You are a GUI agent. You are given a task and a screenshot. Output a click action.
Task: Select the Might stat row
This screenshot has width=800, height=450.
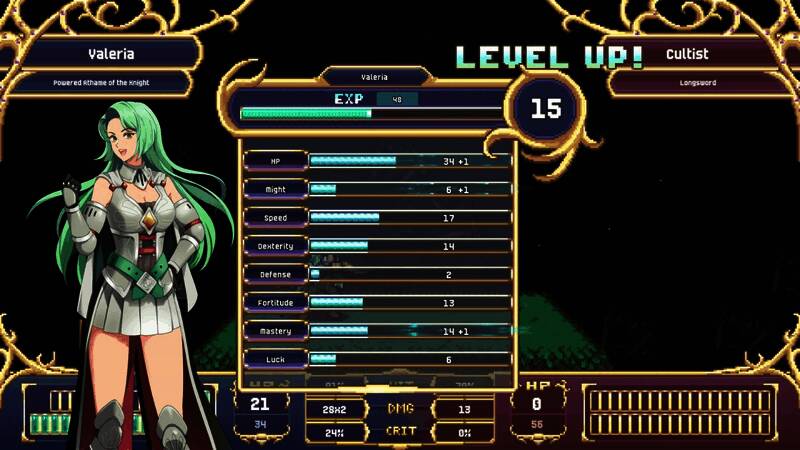tap(378, 189)
